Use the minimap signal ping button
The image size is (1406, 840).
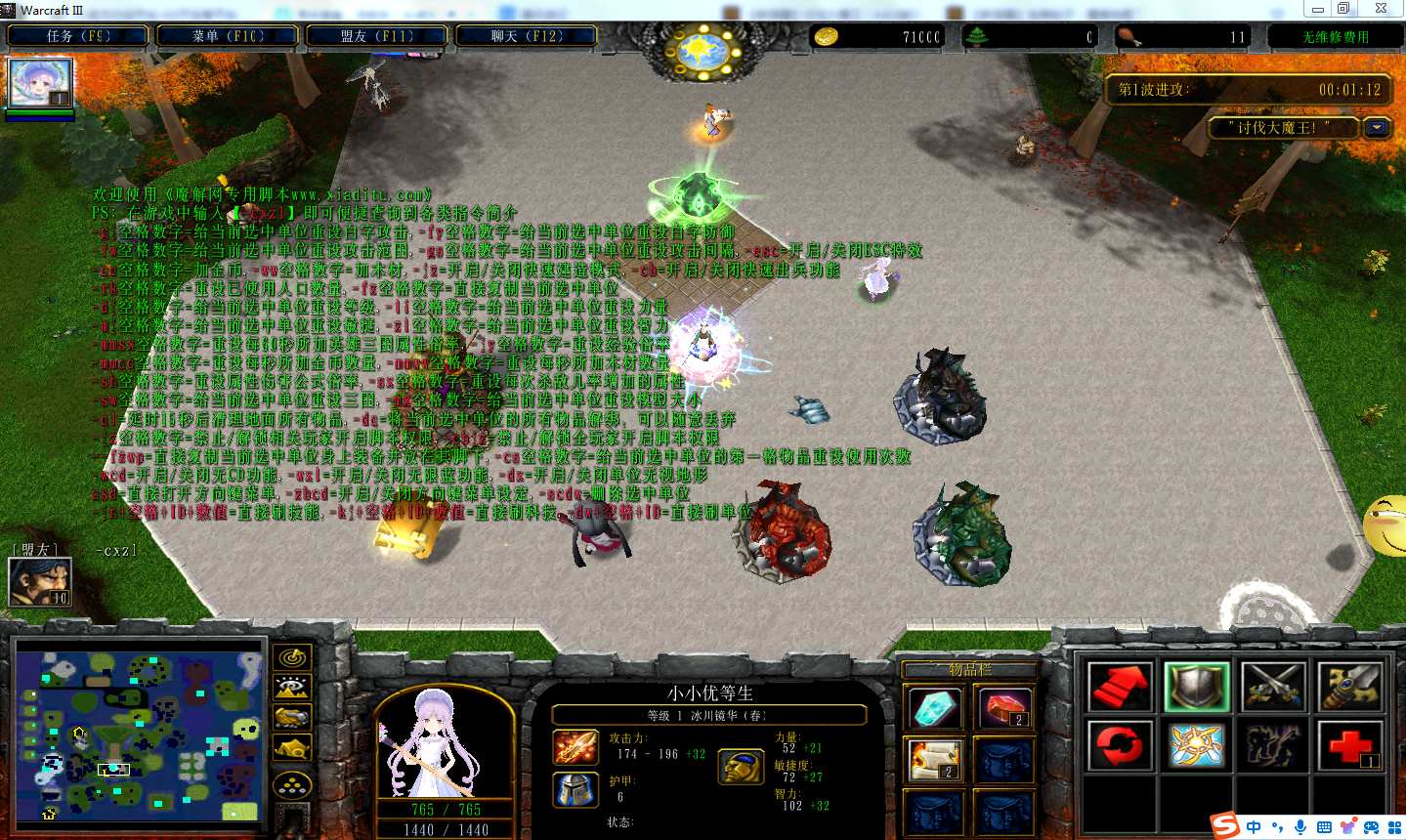(292, 658)
